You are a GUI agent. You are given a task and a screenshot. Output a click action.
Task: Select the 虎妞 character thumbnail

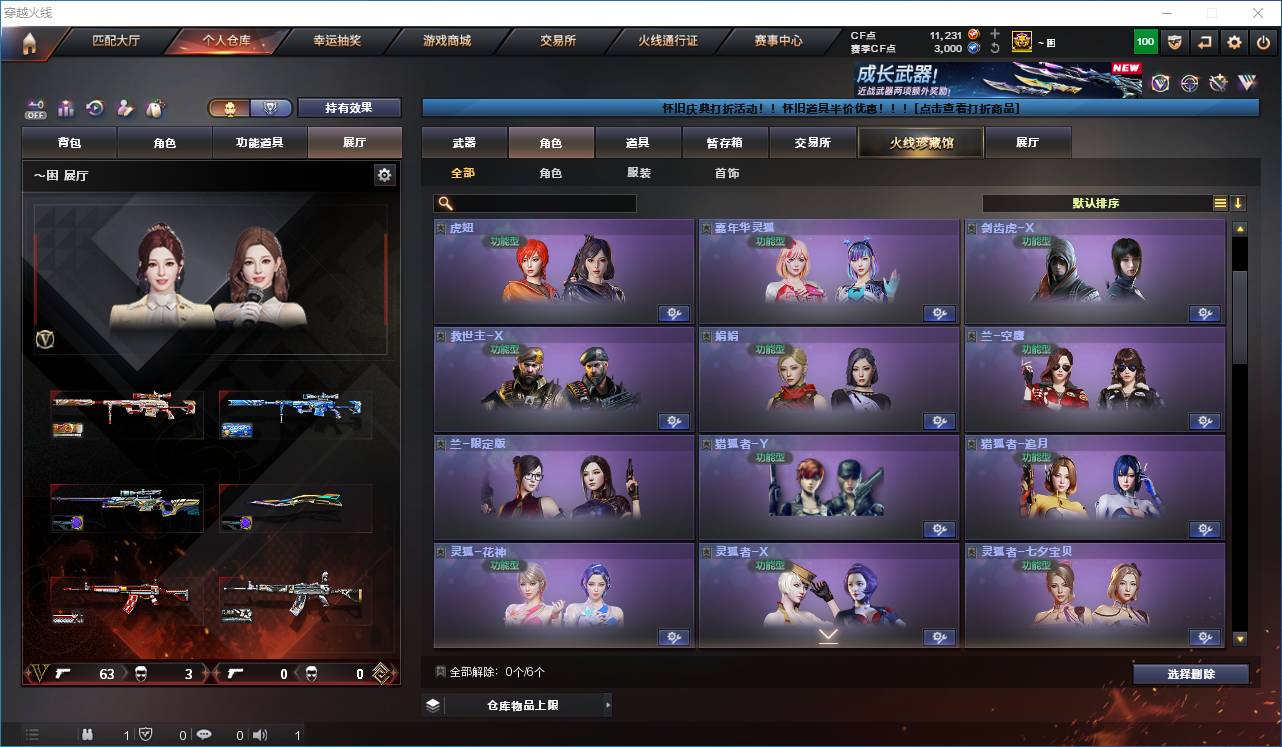click(x=563, y=270)
